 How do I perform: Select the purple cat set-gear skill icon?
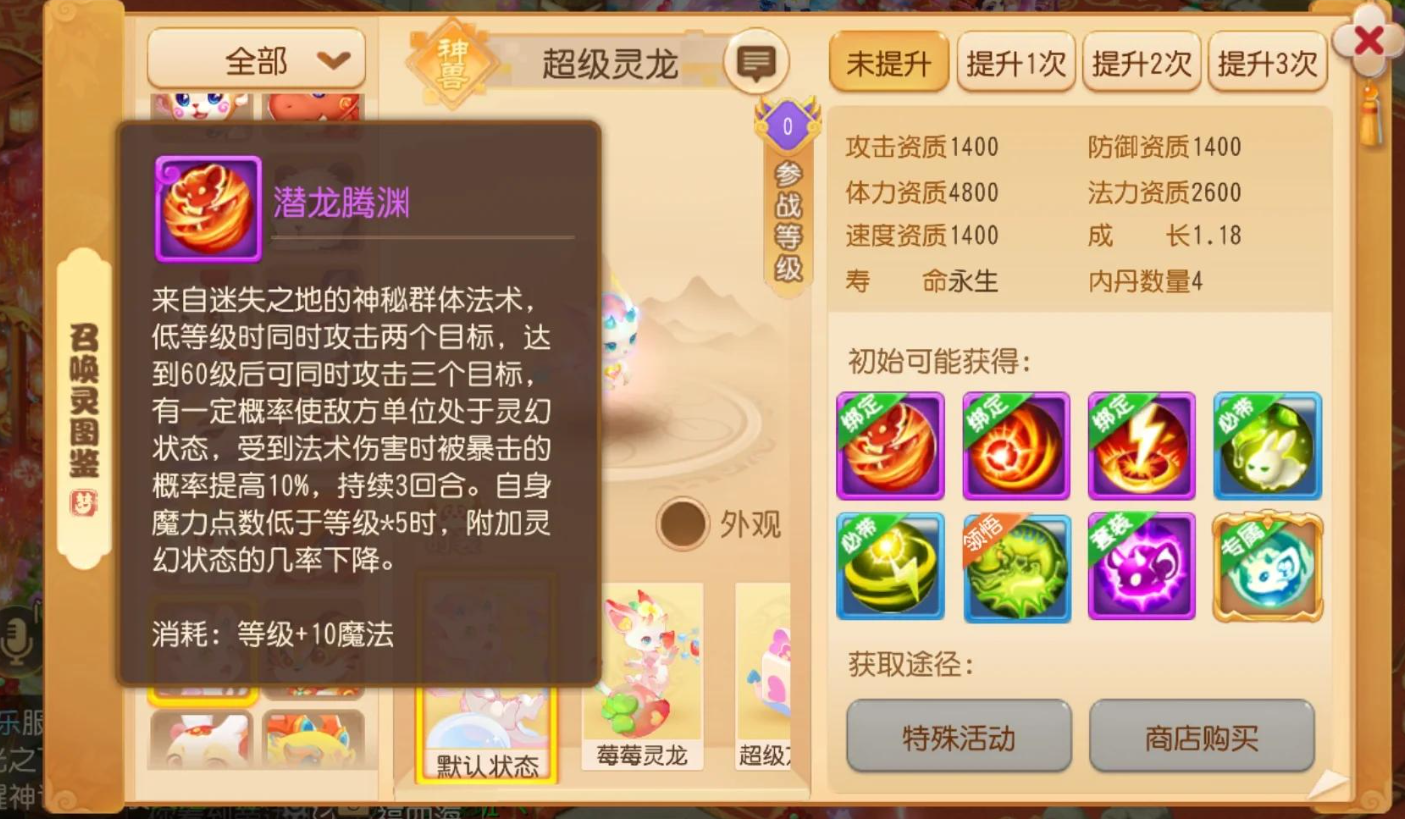coord(1141,568)
